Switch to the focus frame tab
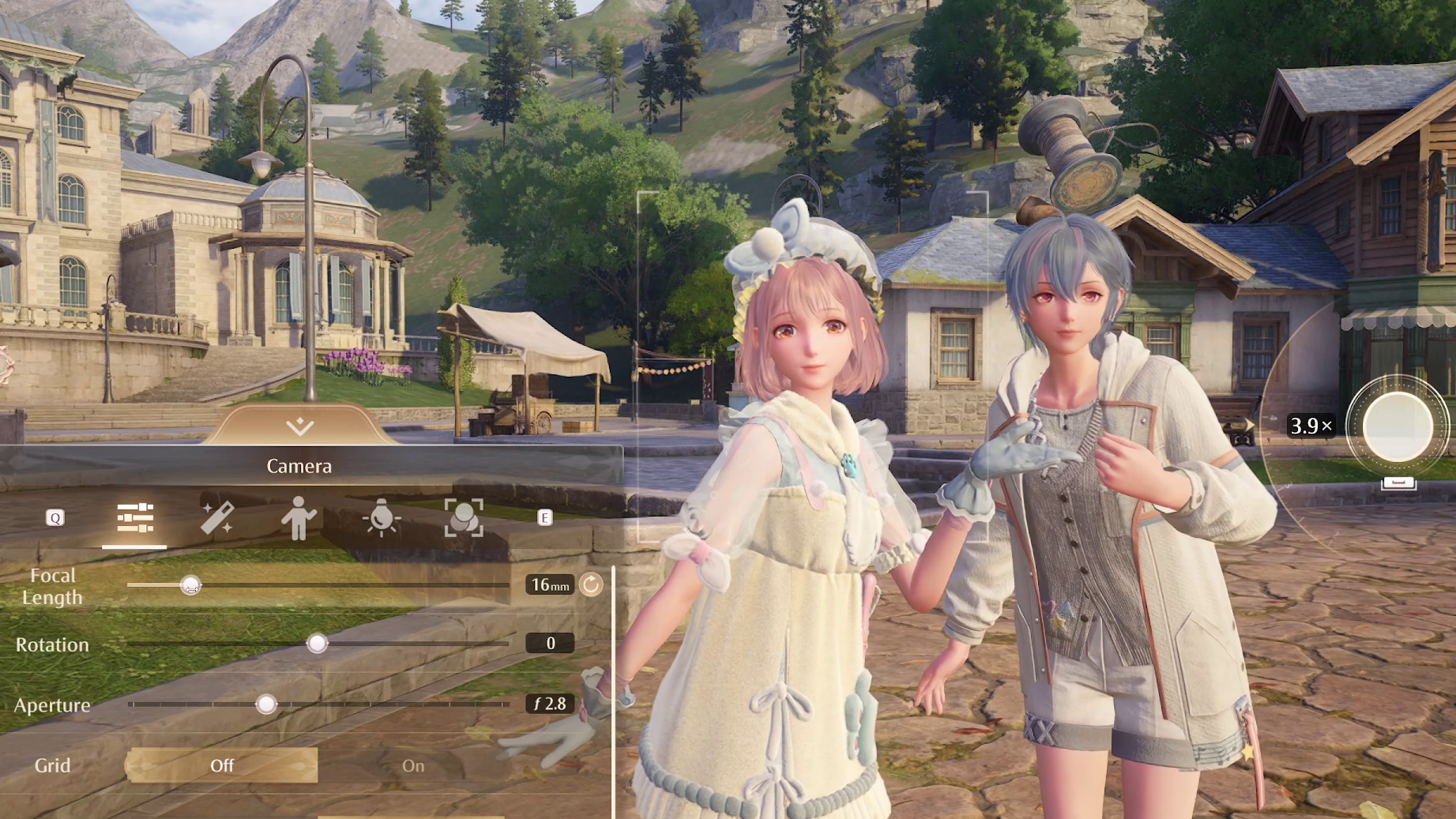 [464, 518]
